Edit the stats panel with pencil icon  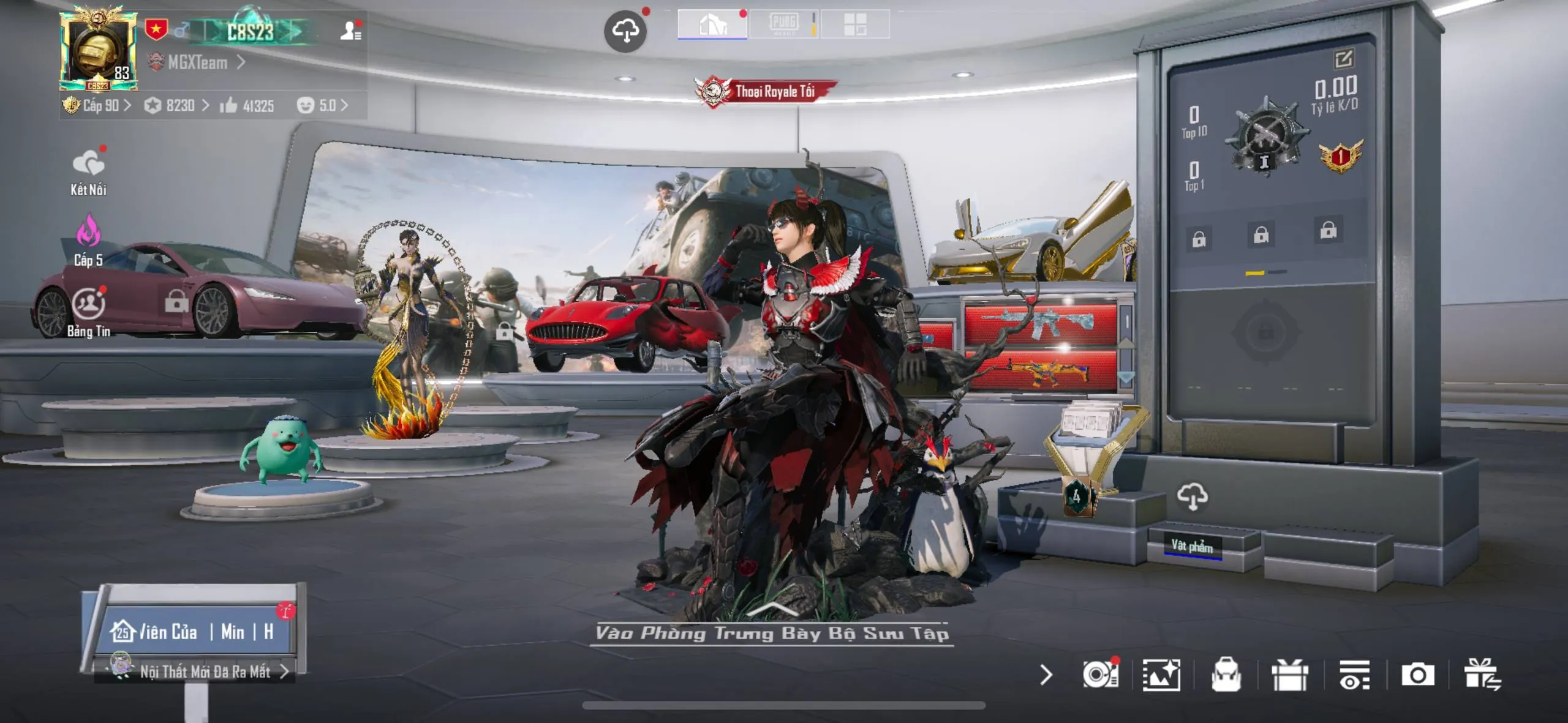coord(1343,59)
